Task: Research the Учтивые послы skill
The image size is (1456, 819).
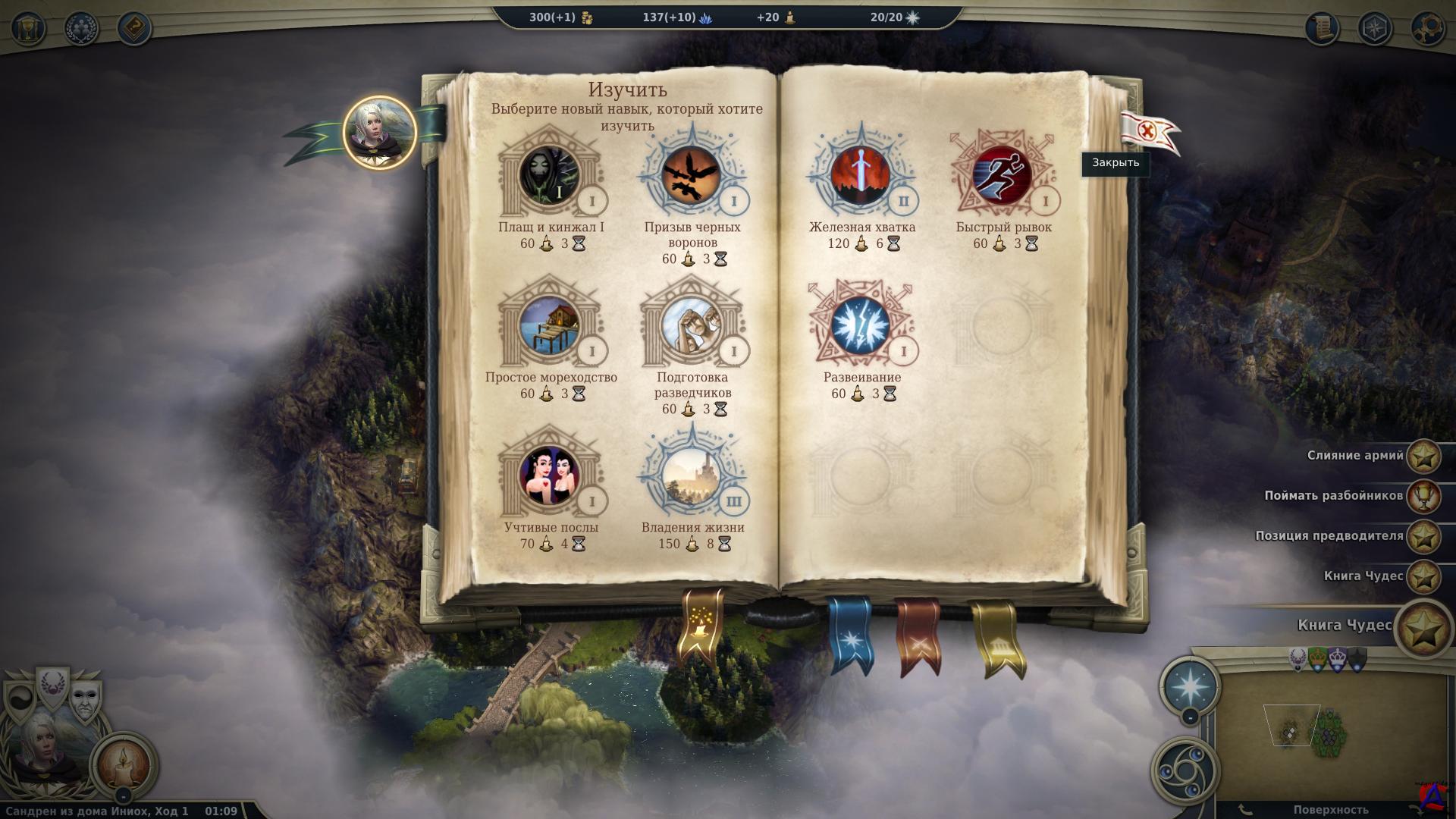Action: coord(551,475)
